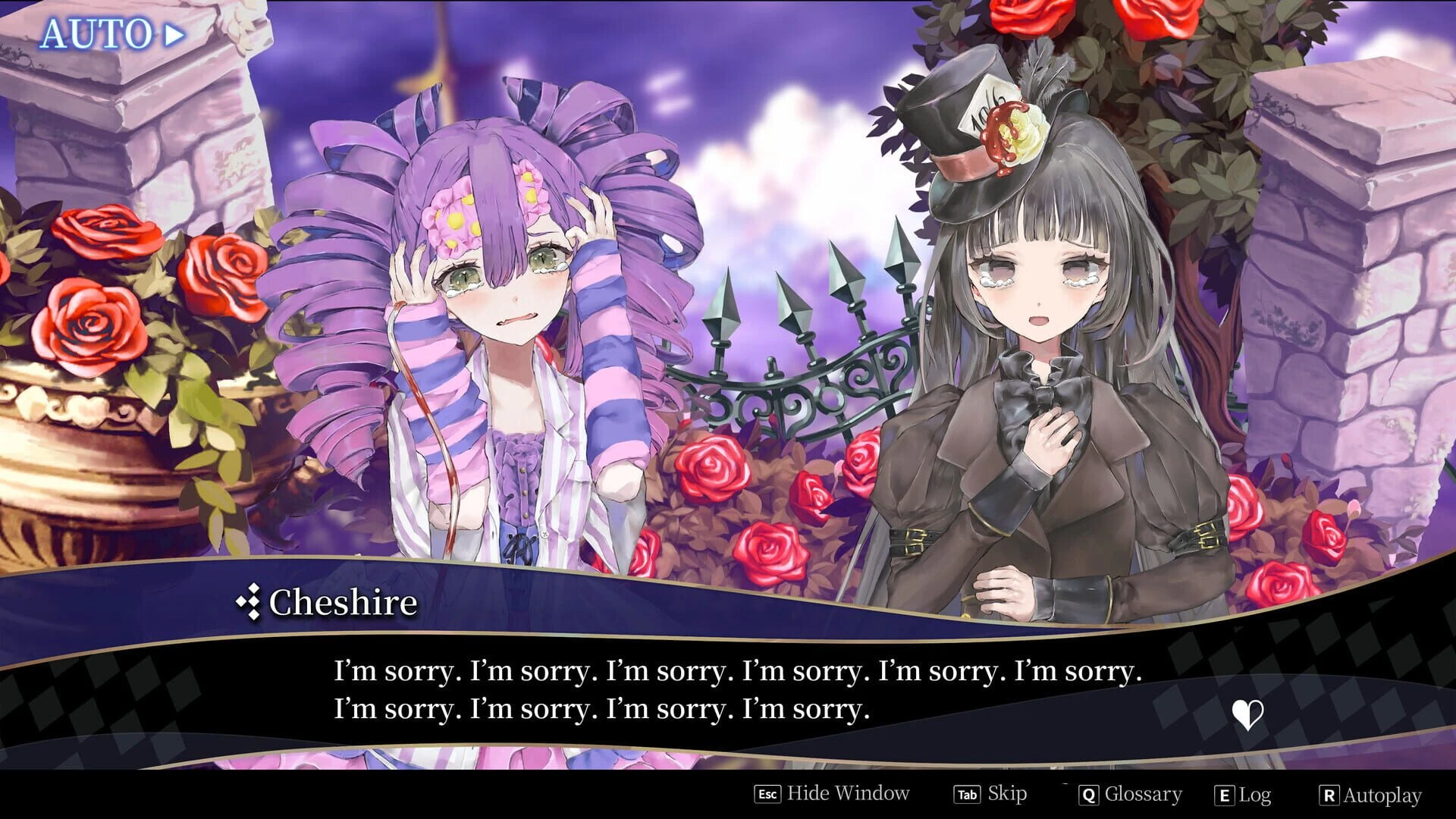Click the AUTO indicator
The width and height of the screenshot is (1456, 819).
click(x=111, y=35)
